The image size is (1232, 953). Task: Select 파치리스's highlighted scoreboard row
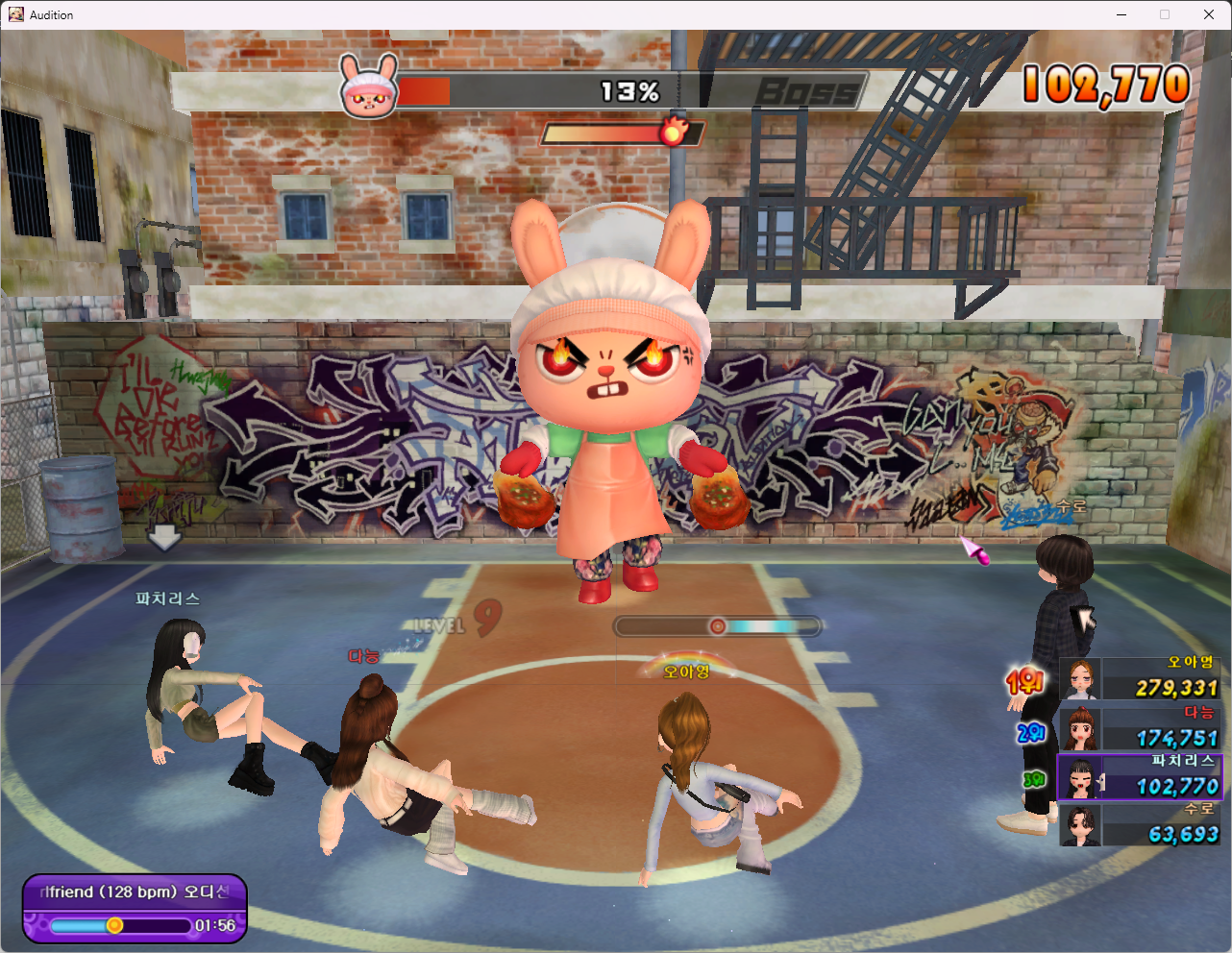(x=1140, y=777)
